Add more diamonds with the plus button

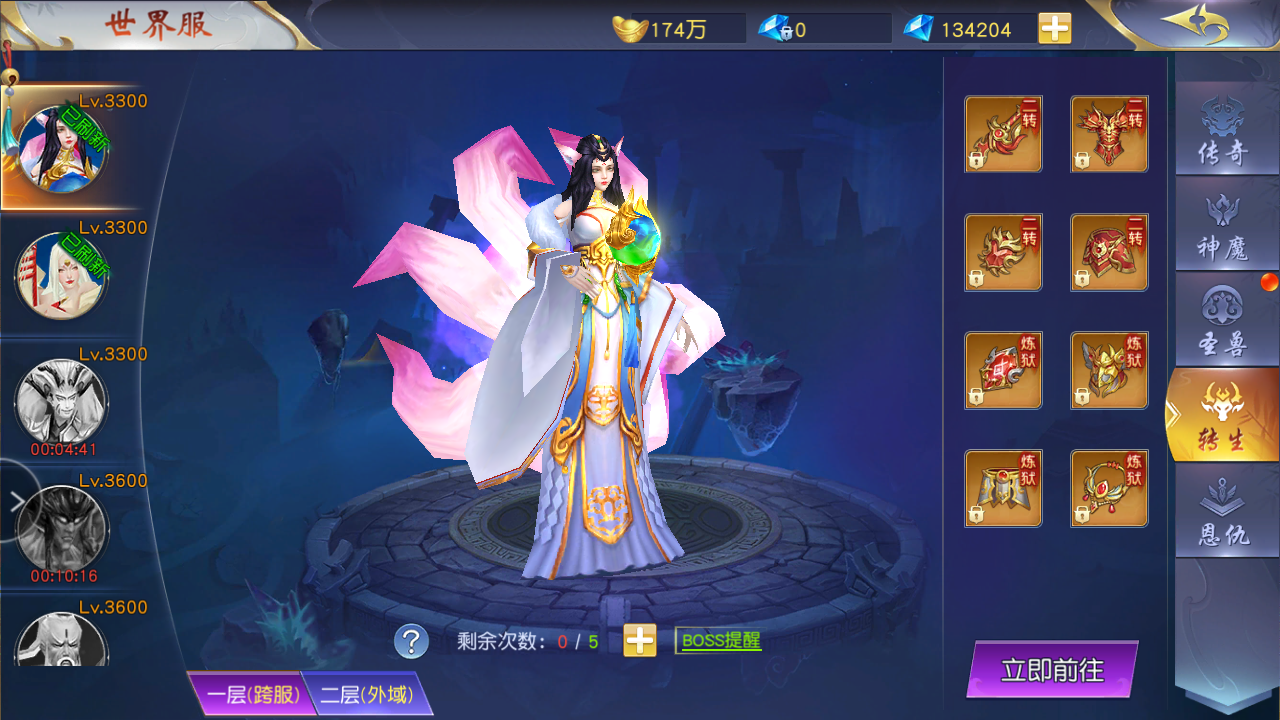coord(1054,29)
